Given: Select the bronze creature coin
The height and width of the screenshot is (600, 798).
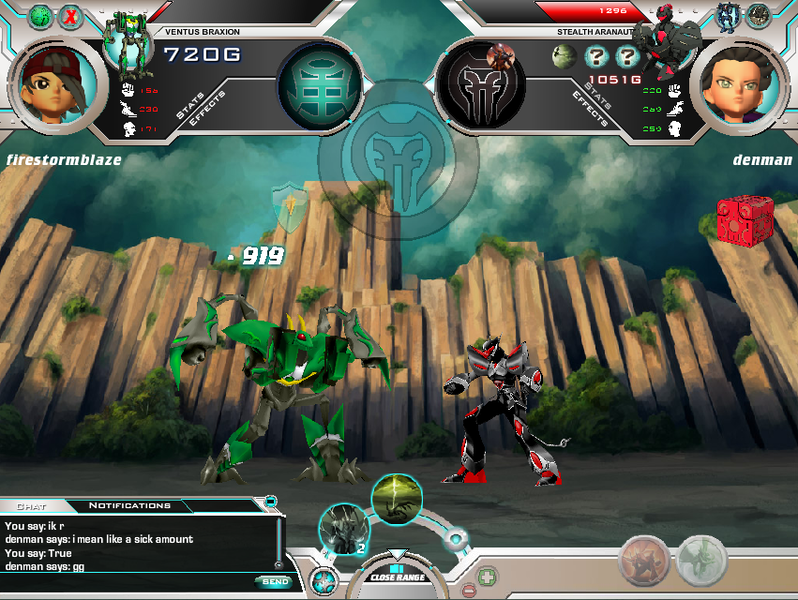Looking at the screenshot, I should pos(643,560).
